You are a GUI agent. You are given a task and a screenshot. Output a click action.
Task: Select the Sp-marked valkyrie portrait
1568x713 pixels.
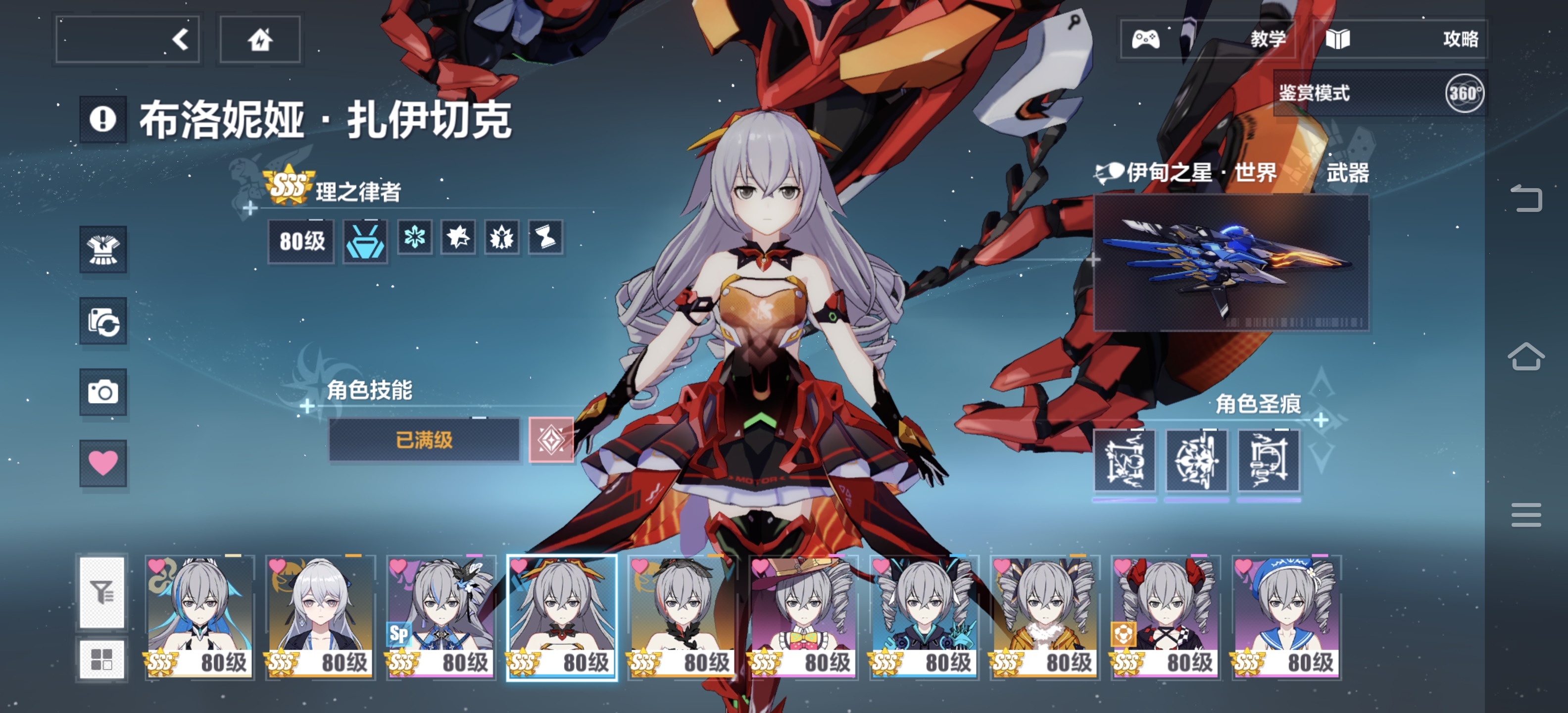point(441,617)
